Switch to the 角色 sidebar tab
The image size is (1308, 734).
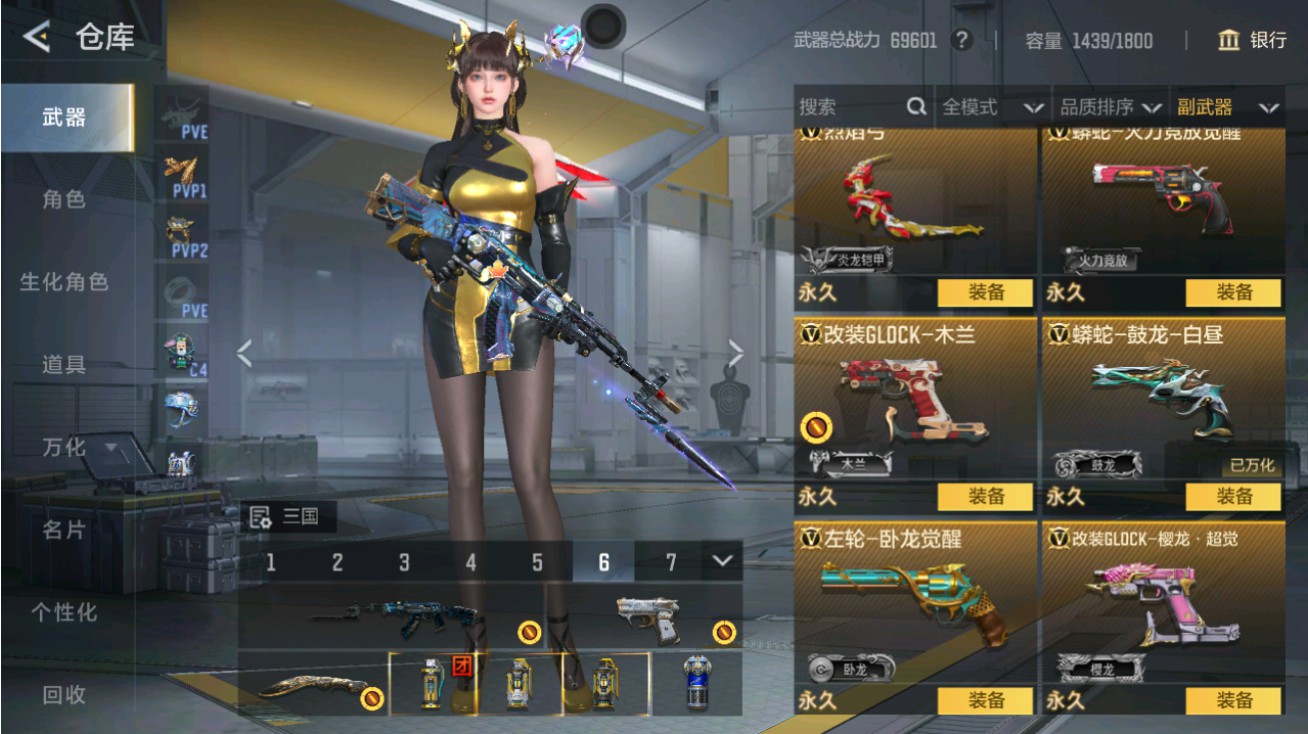tap(62, 200)
